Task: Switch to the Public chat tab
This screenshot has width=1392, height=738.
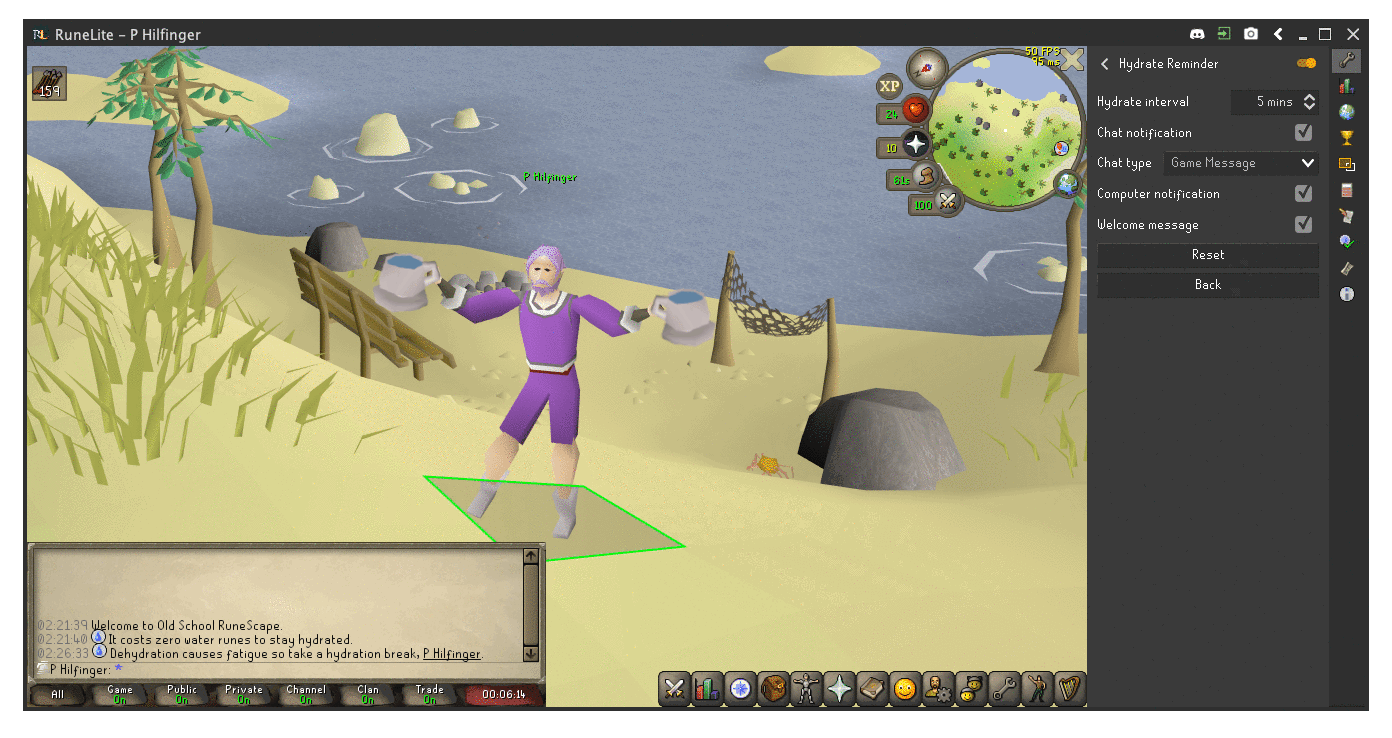Action: [182, 694]
